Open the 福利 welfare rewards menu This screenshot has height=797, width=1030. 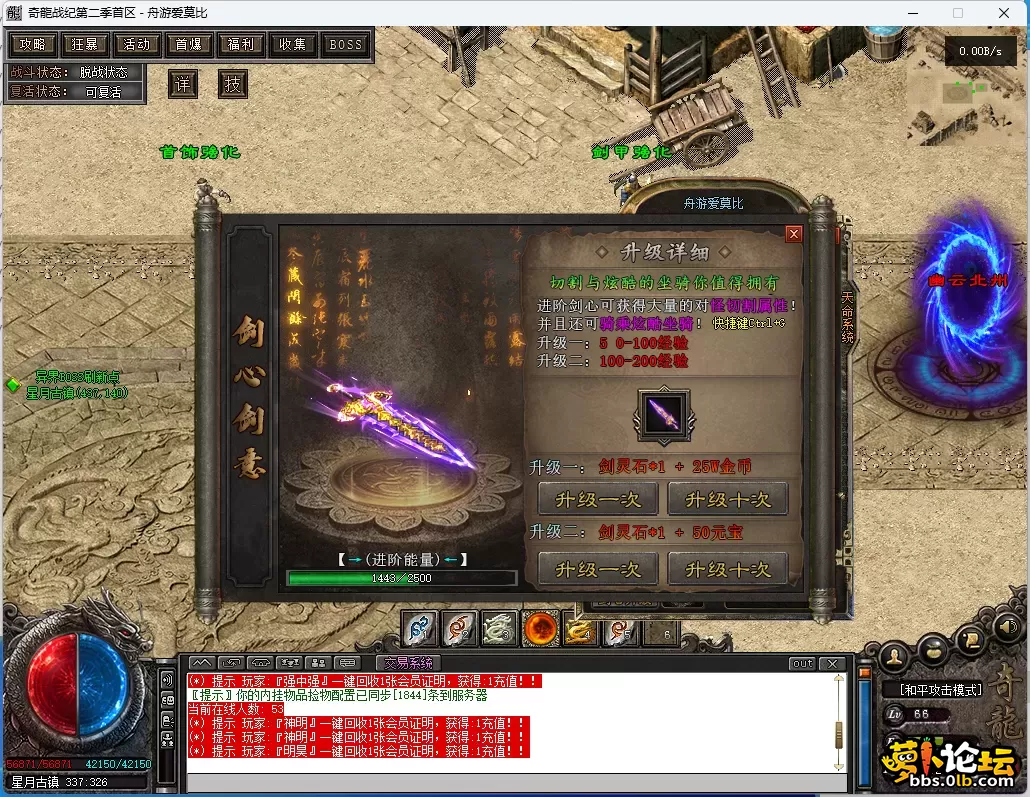(x=241, y=45)
